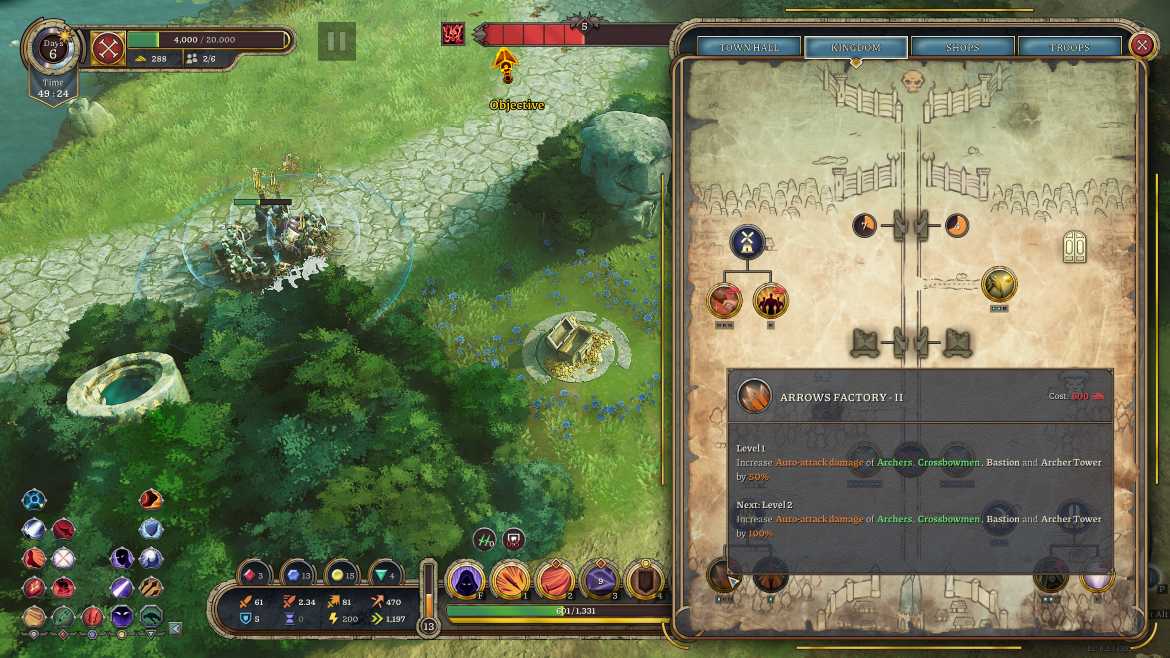The width and height of the screenshot is (1170, 658).
Task: Click the crossed swords emblem button
Action: click(107, 47)
